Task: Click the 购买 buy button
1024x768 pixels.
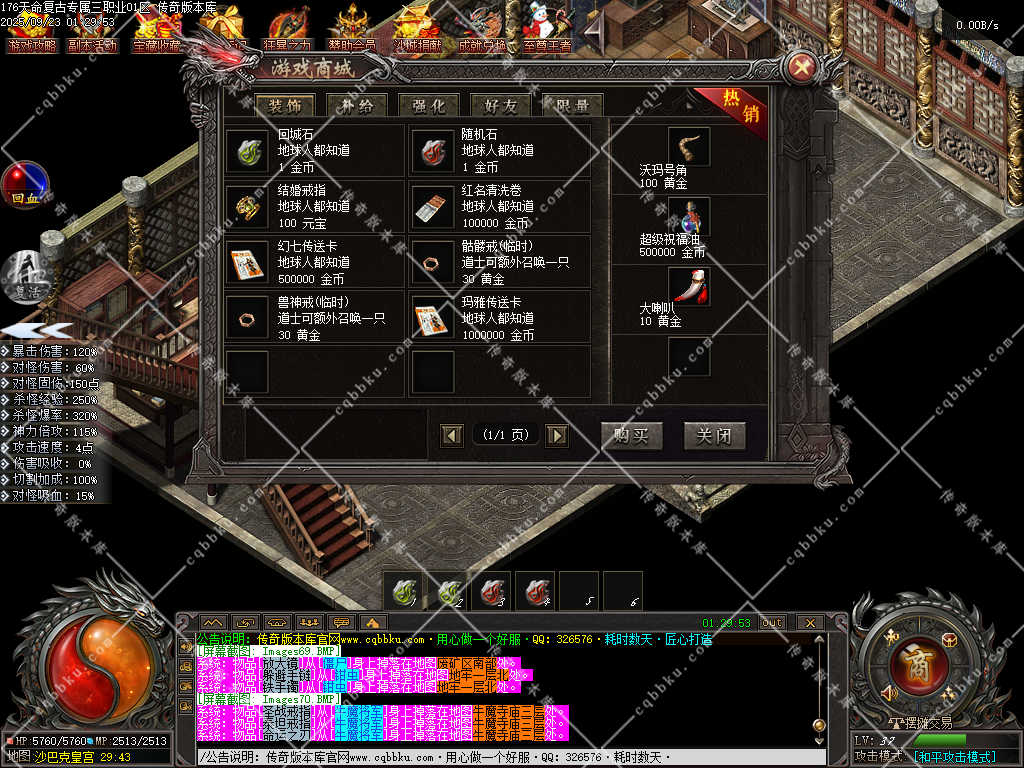Action: click(631, 436)
